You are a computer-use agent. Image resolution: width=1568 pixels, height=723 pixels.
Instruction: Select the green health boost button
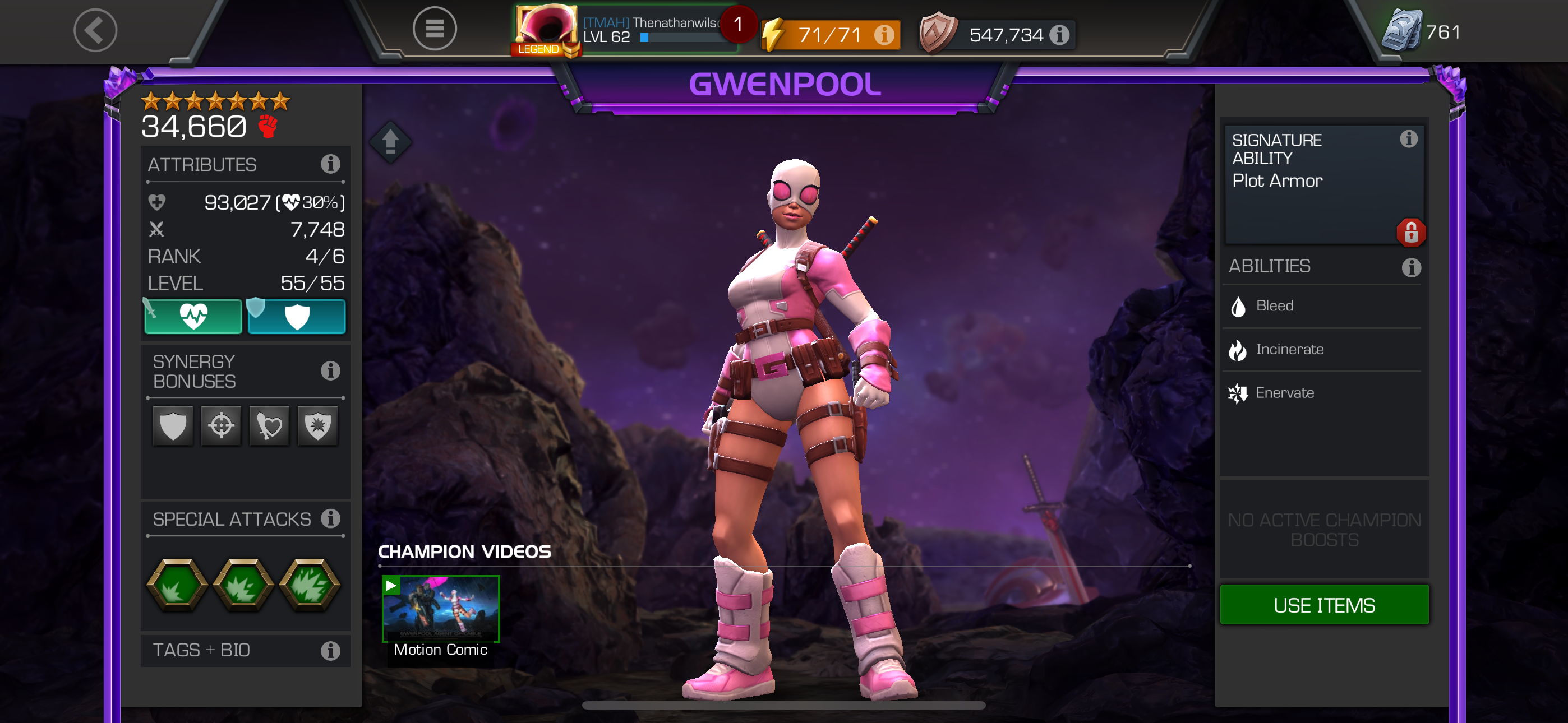click(x=193, y=317)
